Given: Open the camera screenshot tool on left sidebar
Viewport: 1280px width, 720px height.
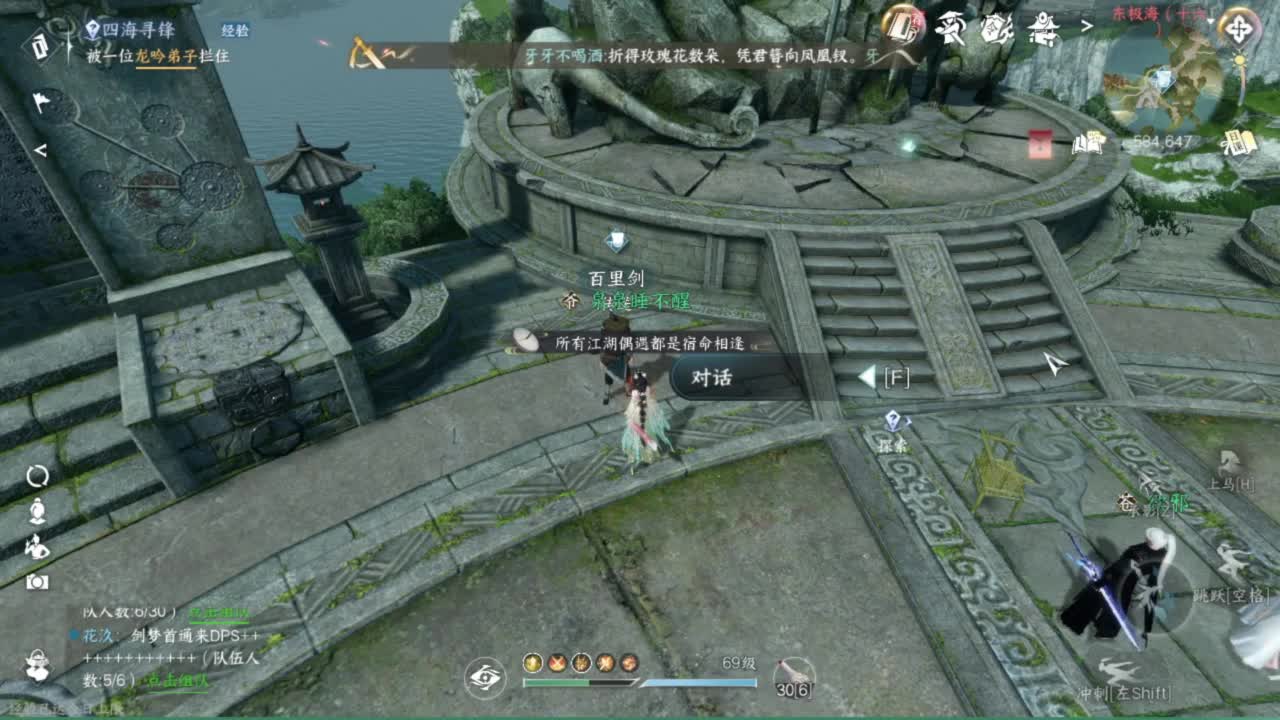Looking at the screenshot, I should [38, 580].
